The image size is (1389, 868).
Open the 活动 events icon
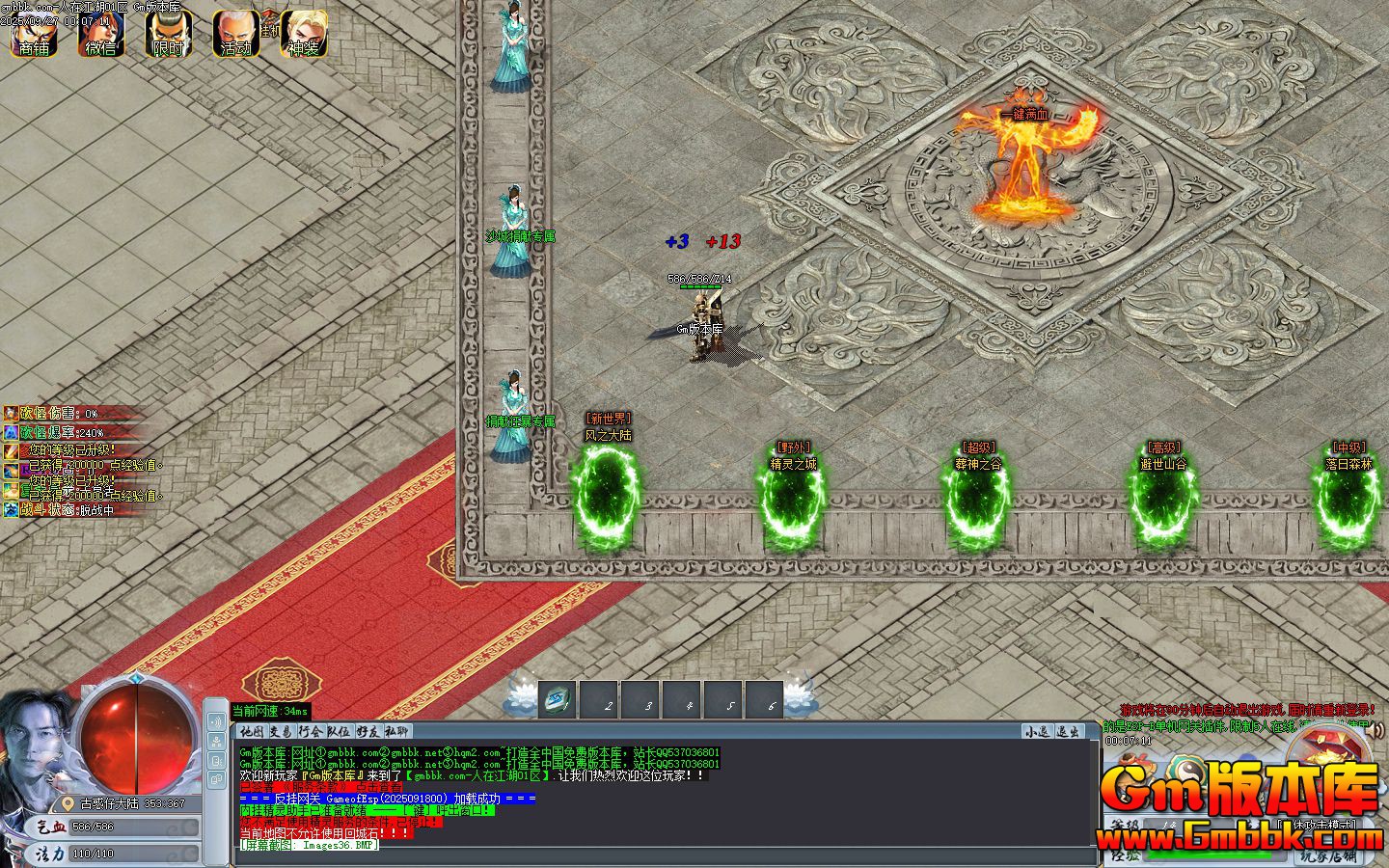click(236, 34)
